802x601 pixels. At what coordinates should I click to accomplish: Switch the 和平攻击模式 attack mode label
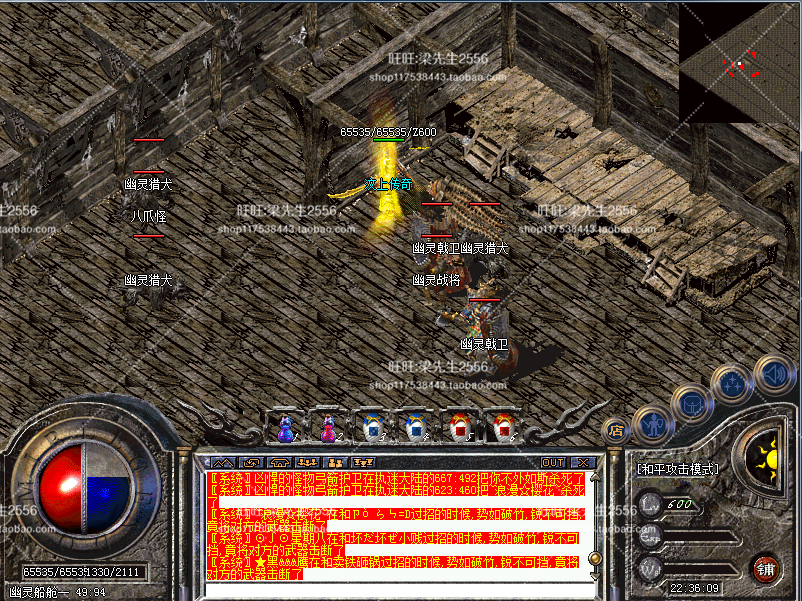click(x=676, y=467)
